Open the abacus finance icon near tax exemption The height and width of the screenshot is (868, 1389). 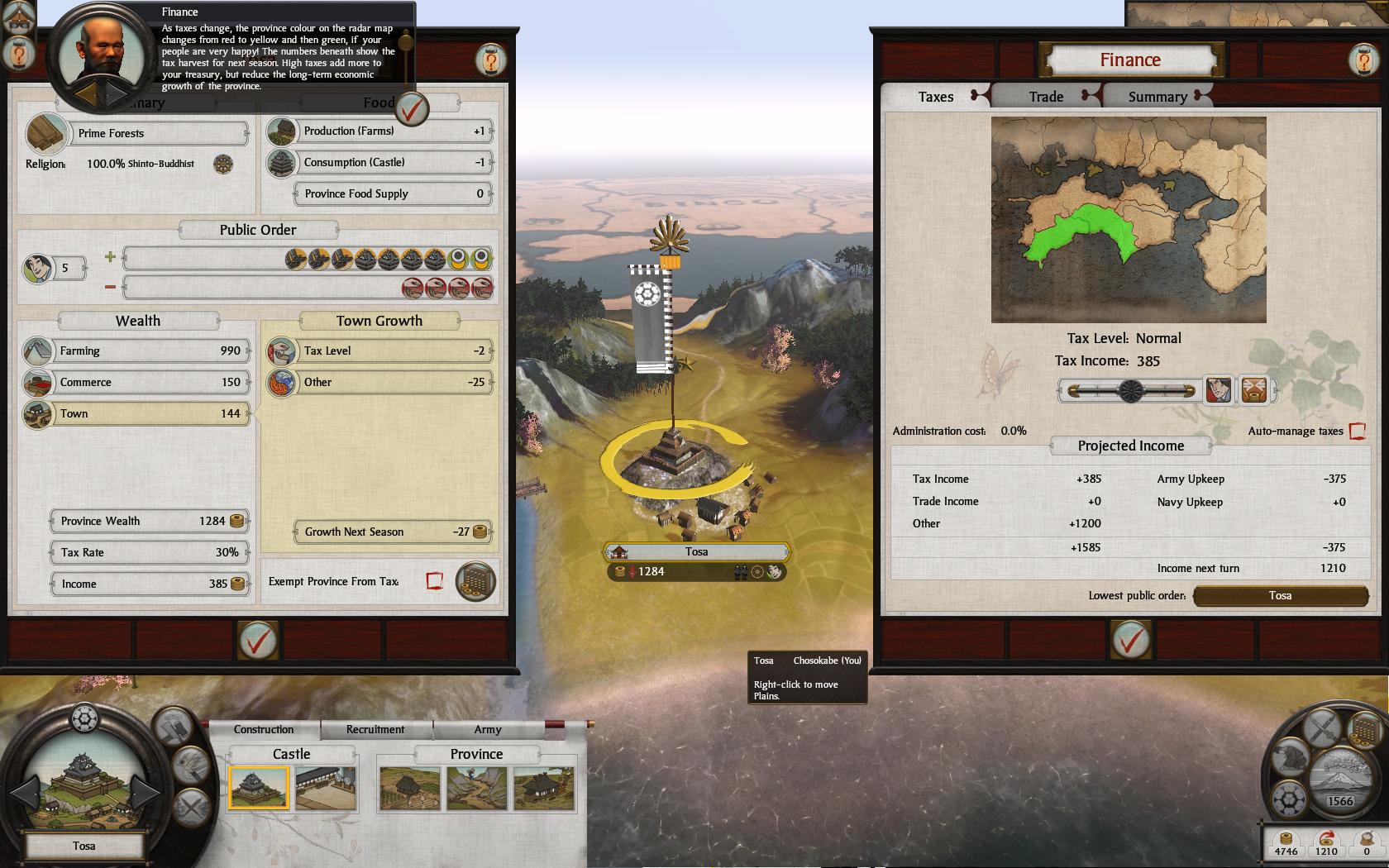click(x=475, y=581)
